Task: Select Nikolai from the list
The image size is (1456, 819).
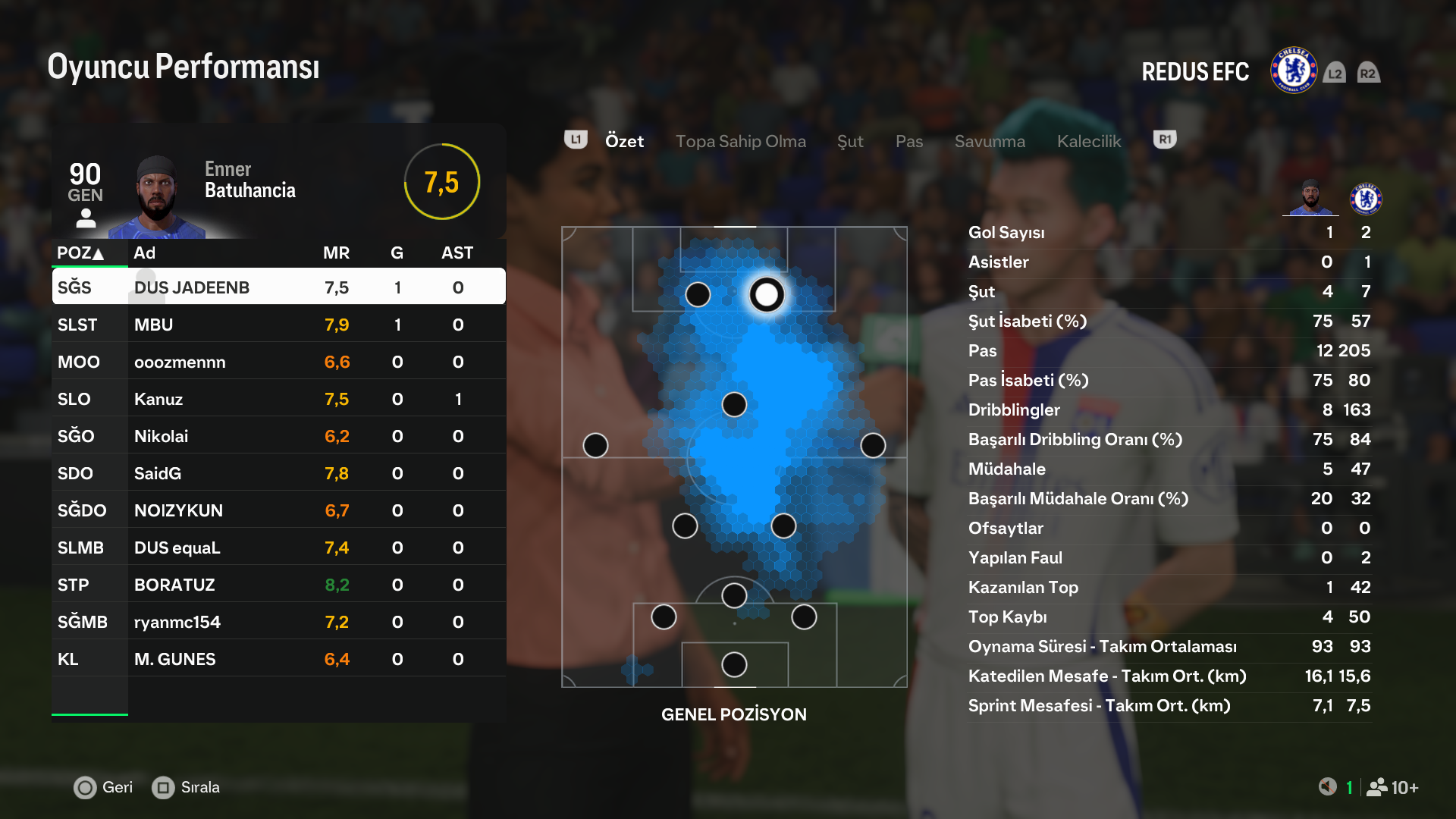Action: [278, 436]
